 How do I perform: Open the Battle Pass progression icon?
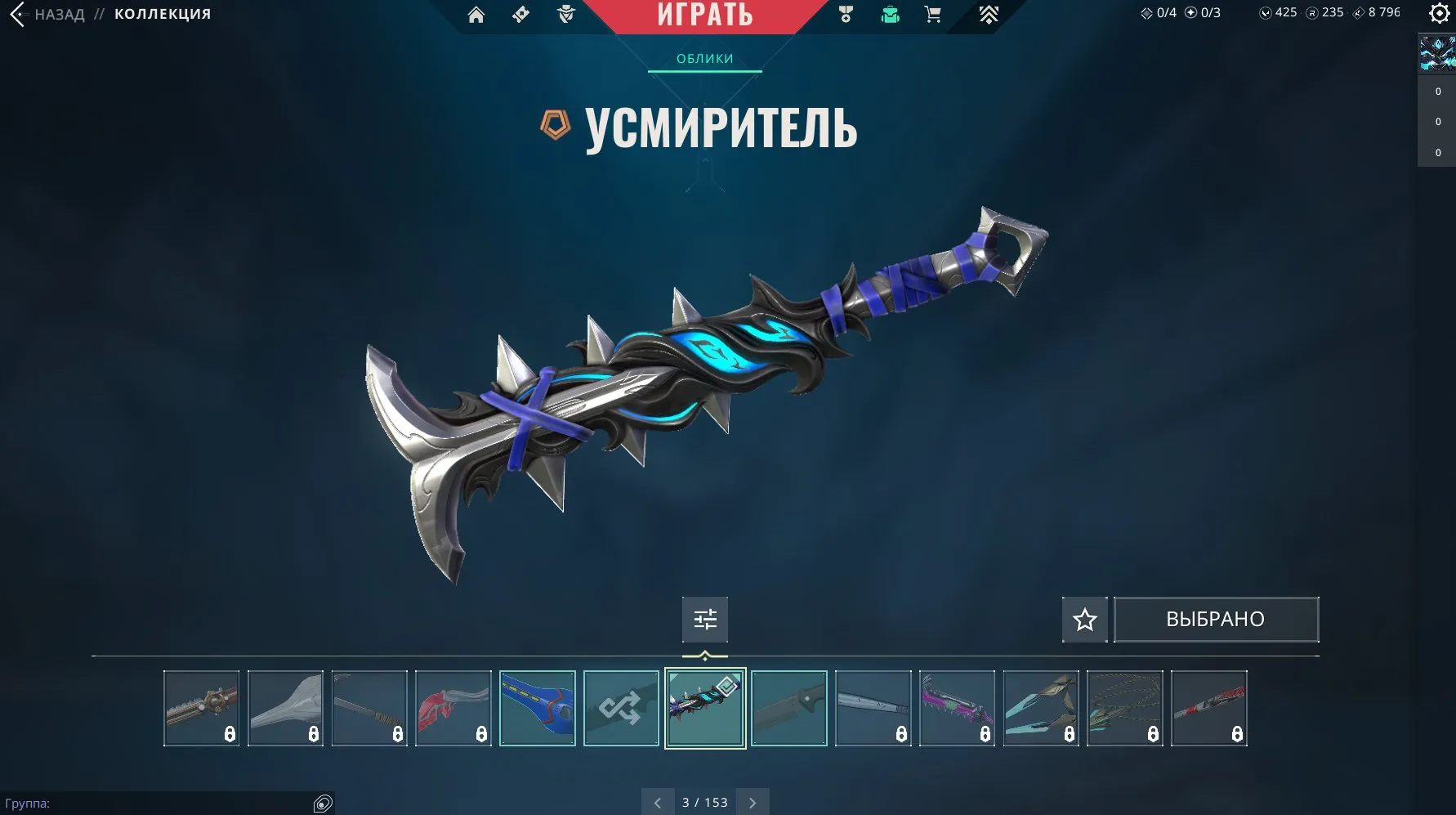tap(989, 14)
